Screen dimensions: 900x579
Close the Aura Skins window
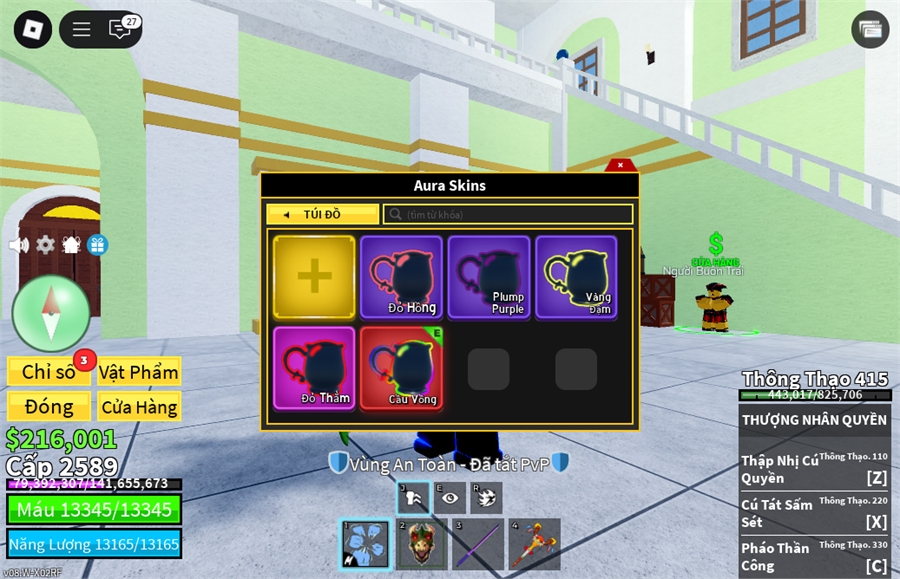pyautogui.click(x=620, y=165)
